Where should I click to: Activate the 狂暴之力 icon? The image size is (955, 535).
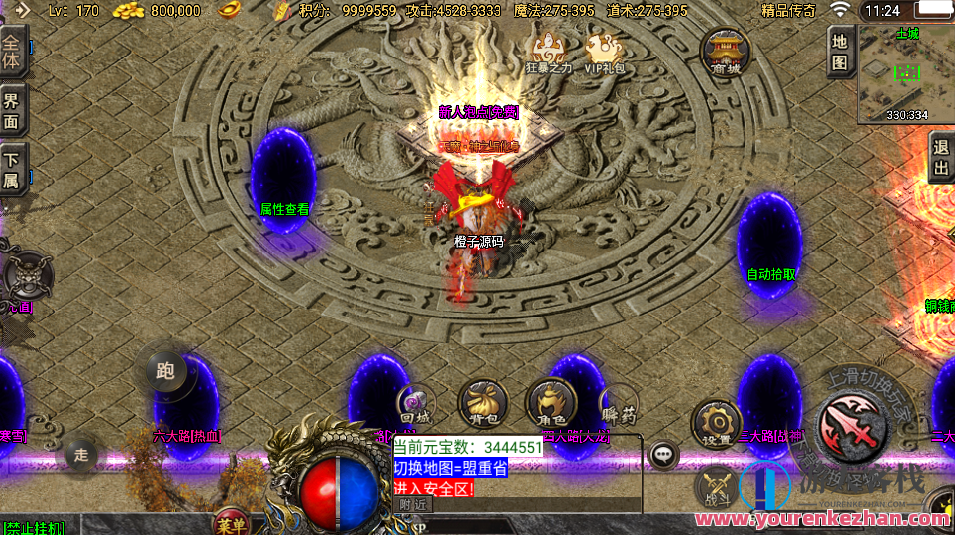tap(549, 53)
